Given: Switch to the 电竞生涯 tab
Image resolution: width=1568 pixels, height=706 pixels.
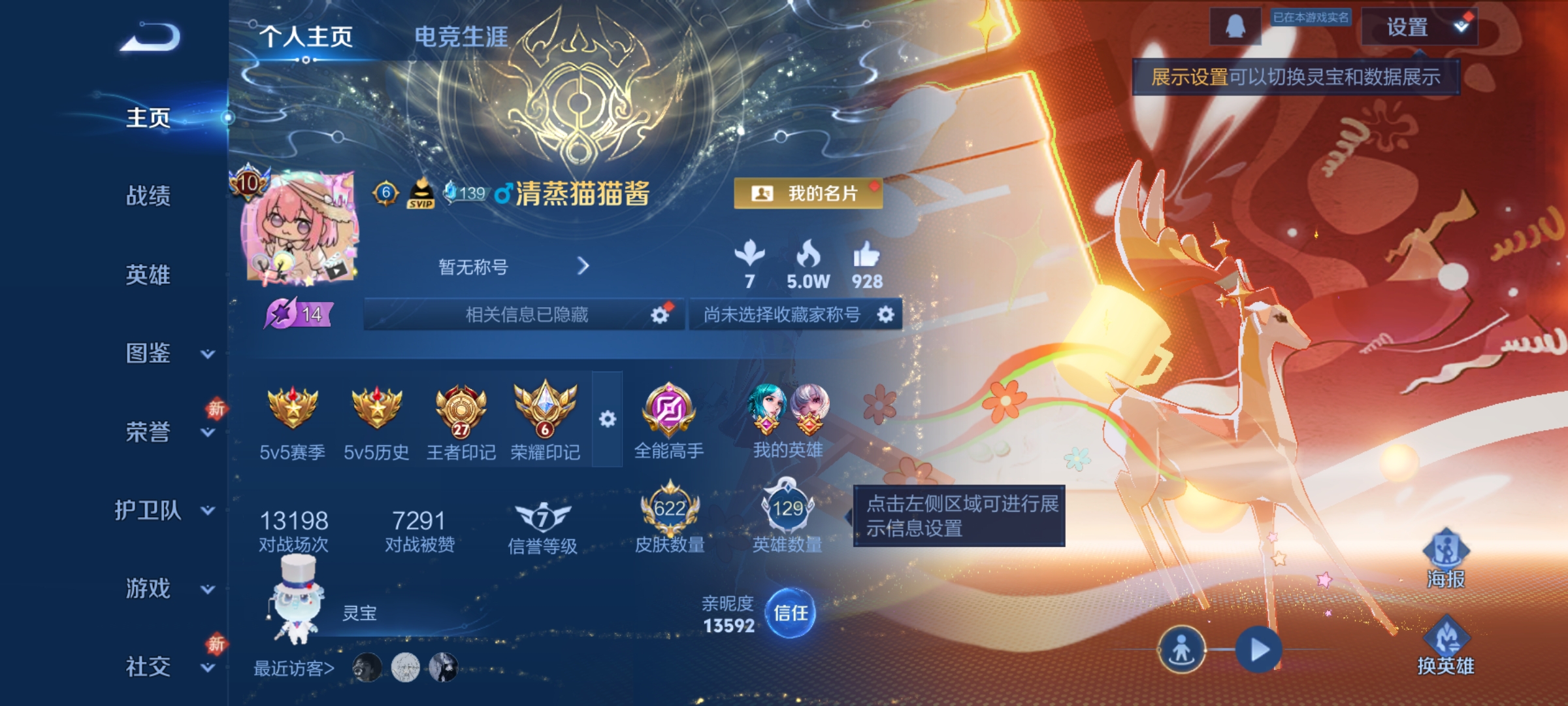Looking at the screenshot, I should click(461, 37).
